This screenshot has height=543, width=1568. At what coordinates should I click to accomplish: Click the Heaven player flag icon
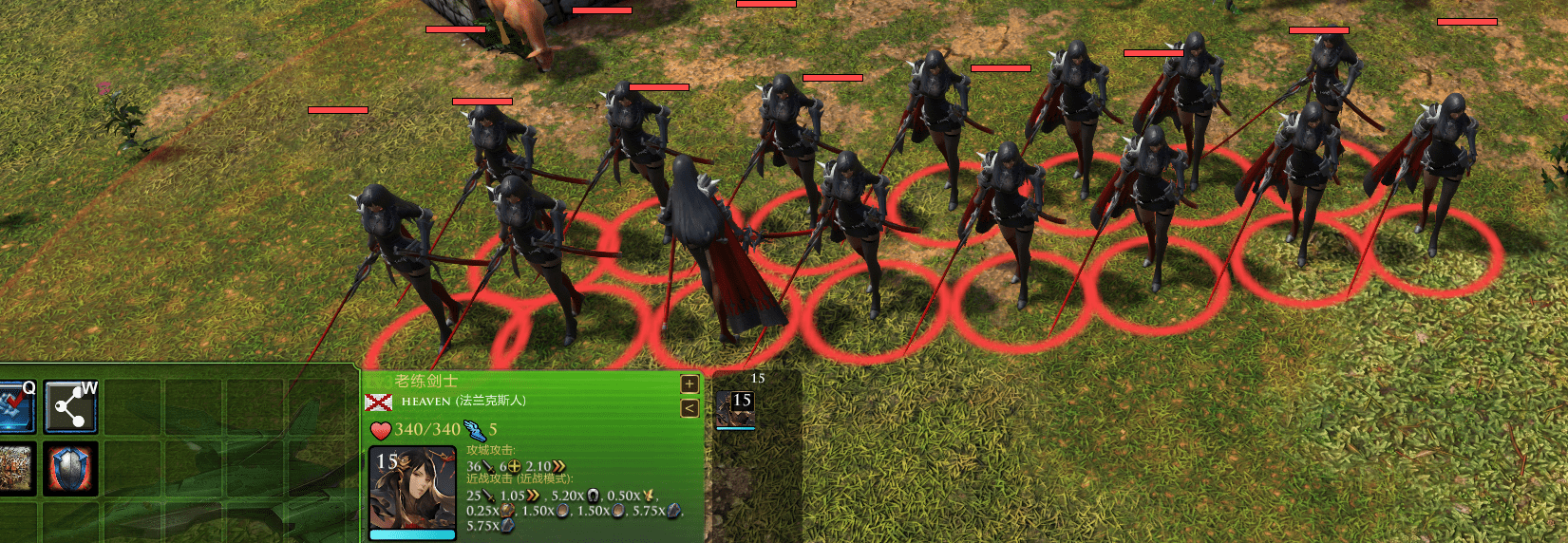pos(378,403)
